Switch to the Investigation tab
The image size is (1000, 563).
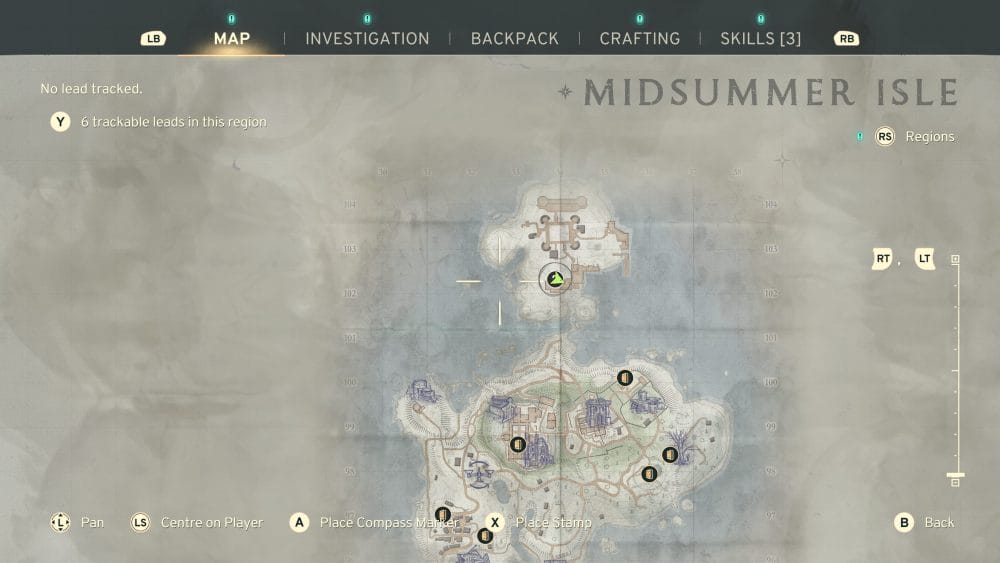tap(367, 39)
